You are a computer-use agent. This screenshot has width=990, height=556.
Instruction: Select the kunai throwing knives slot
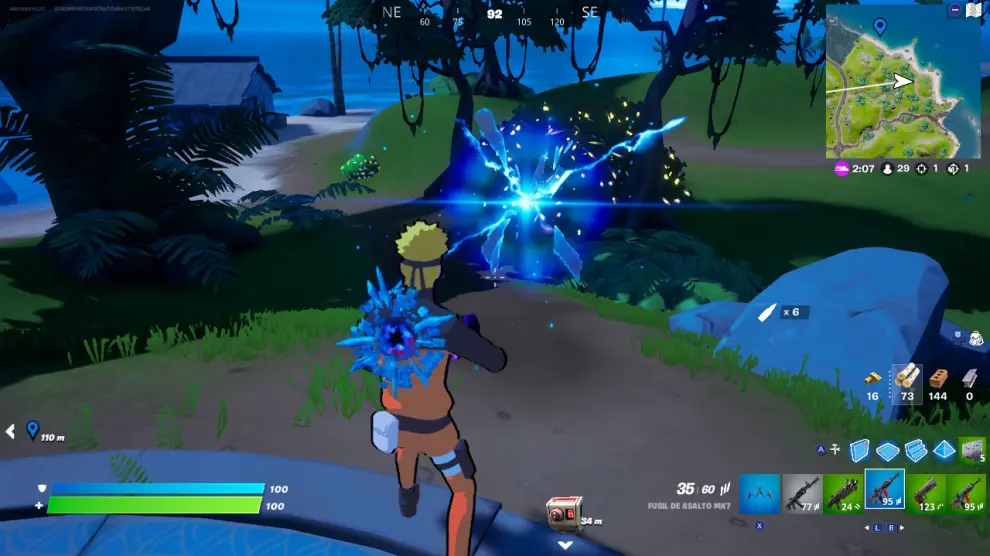click(x=760, y=491)
